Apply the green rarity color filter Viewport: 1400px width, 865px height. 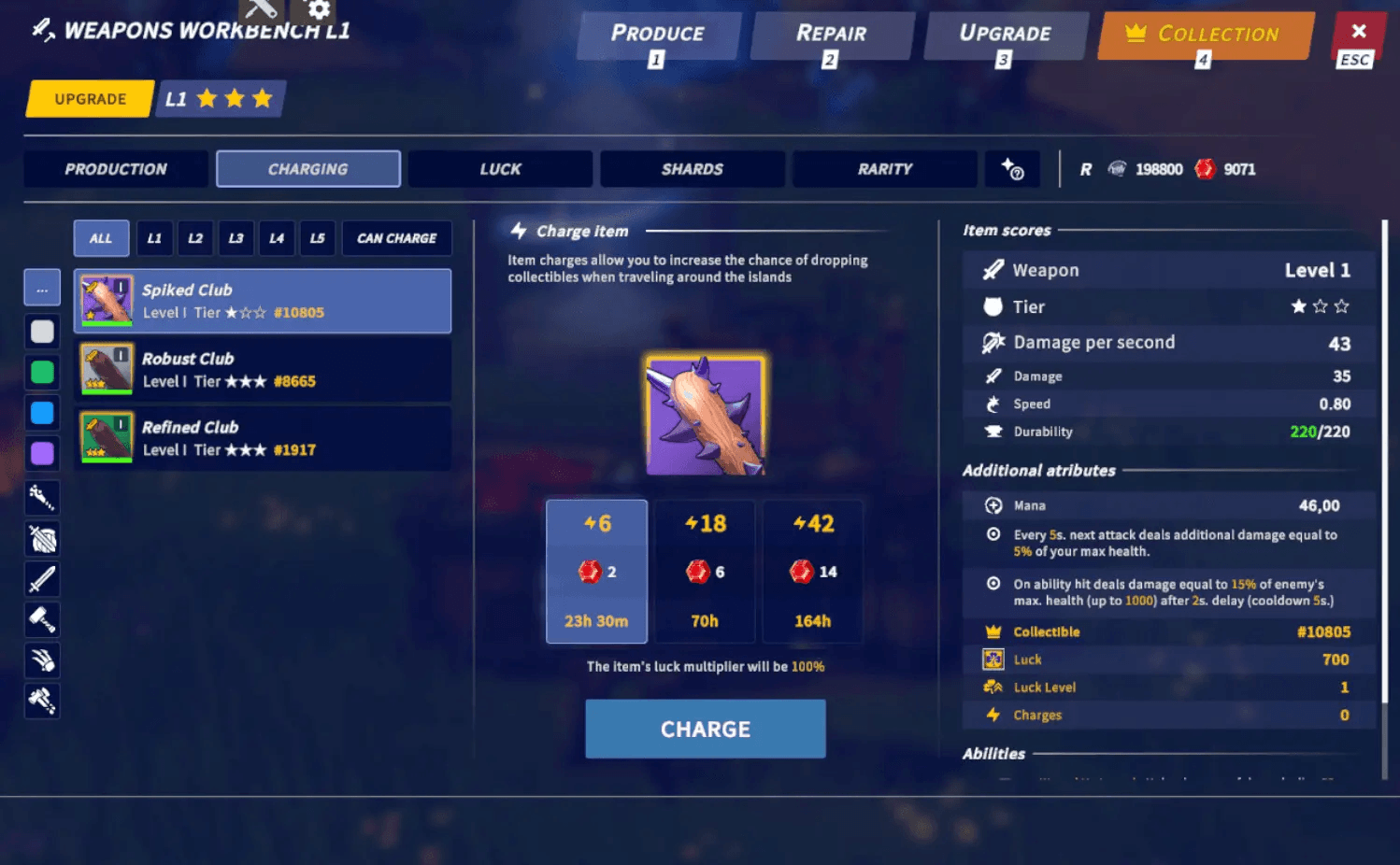pos(42,373)
